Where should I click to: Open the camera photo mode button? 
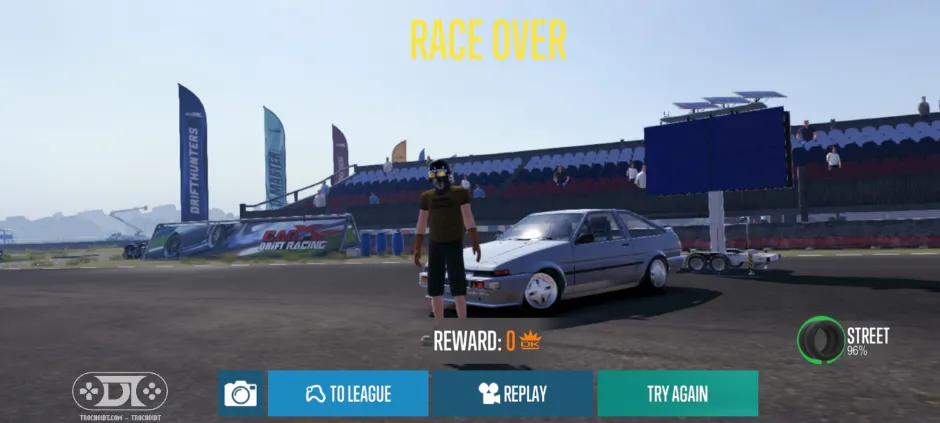pyautogui.click(x=241, y=393)
